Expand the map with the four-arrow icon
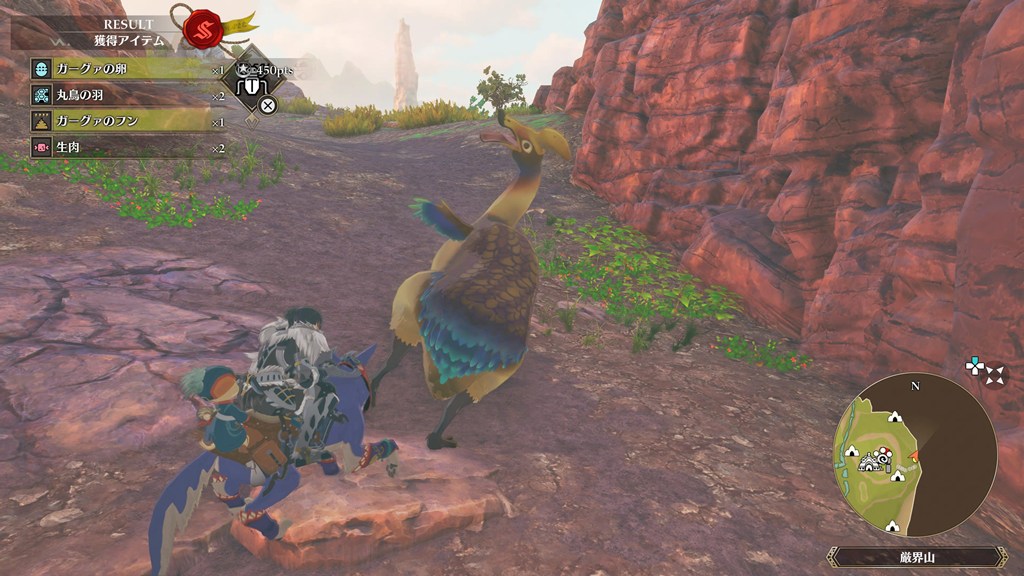This screenshot has height=576, width=1024. pyautogui.click(x=995, y=375)
